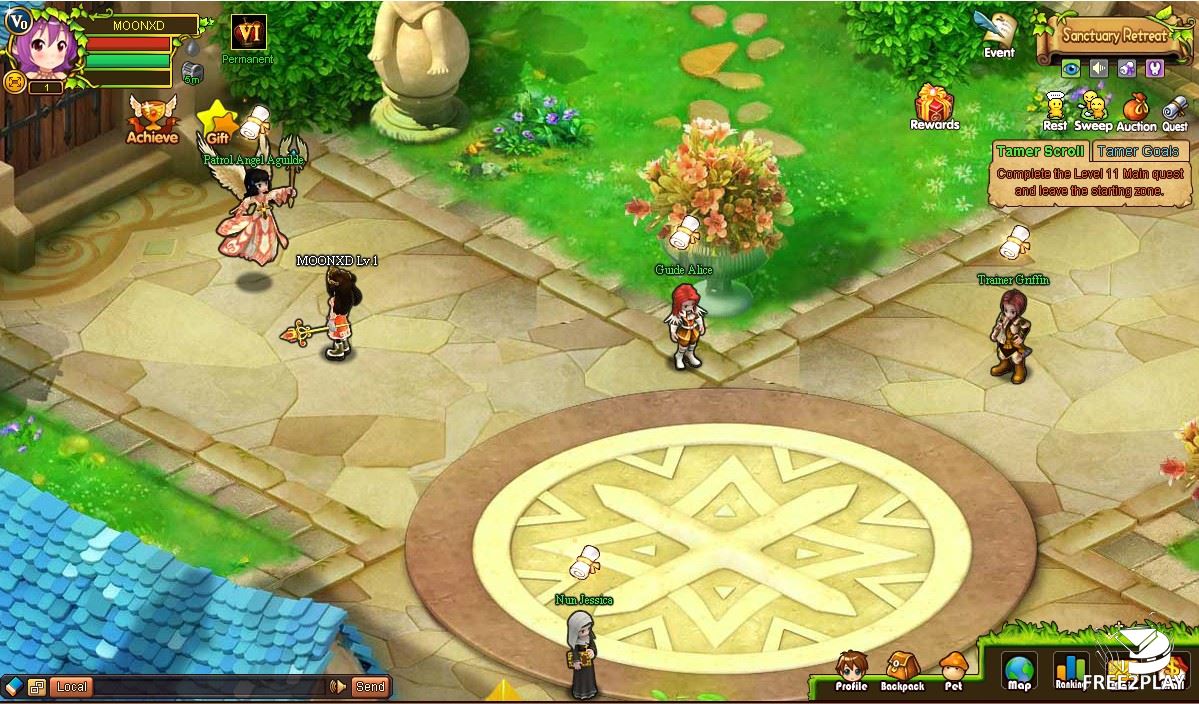Image resolution: width=1199 pixels, height=704 pixels.
Task: Open the Rewards gift box
Action: [x=934, y=104]
